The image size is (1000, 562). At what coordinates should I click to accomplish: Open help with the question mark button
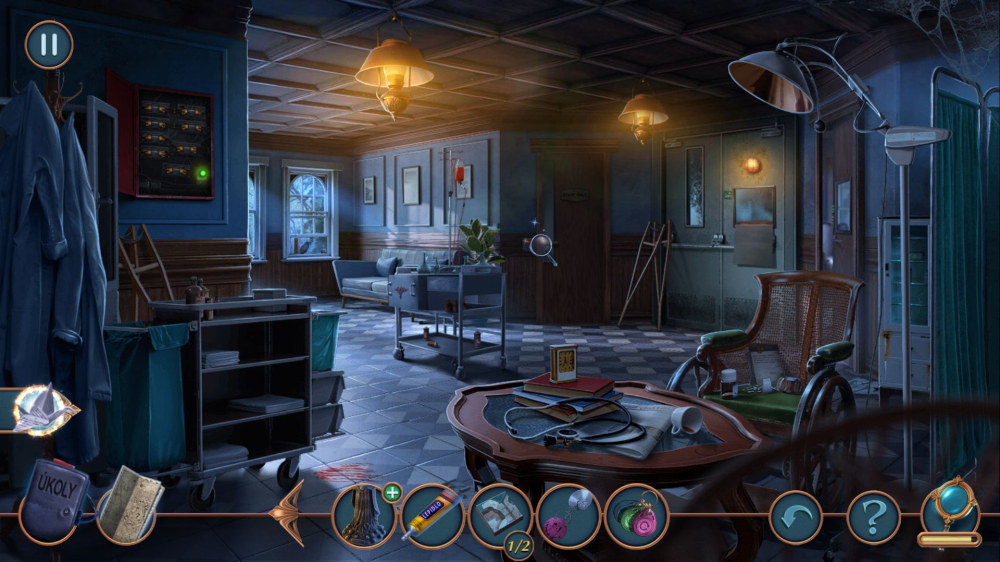coord(873,518)
